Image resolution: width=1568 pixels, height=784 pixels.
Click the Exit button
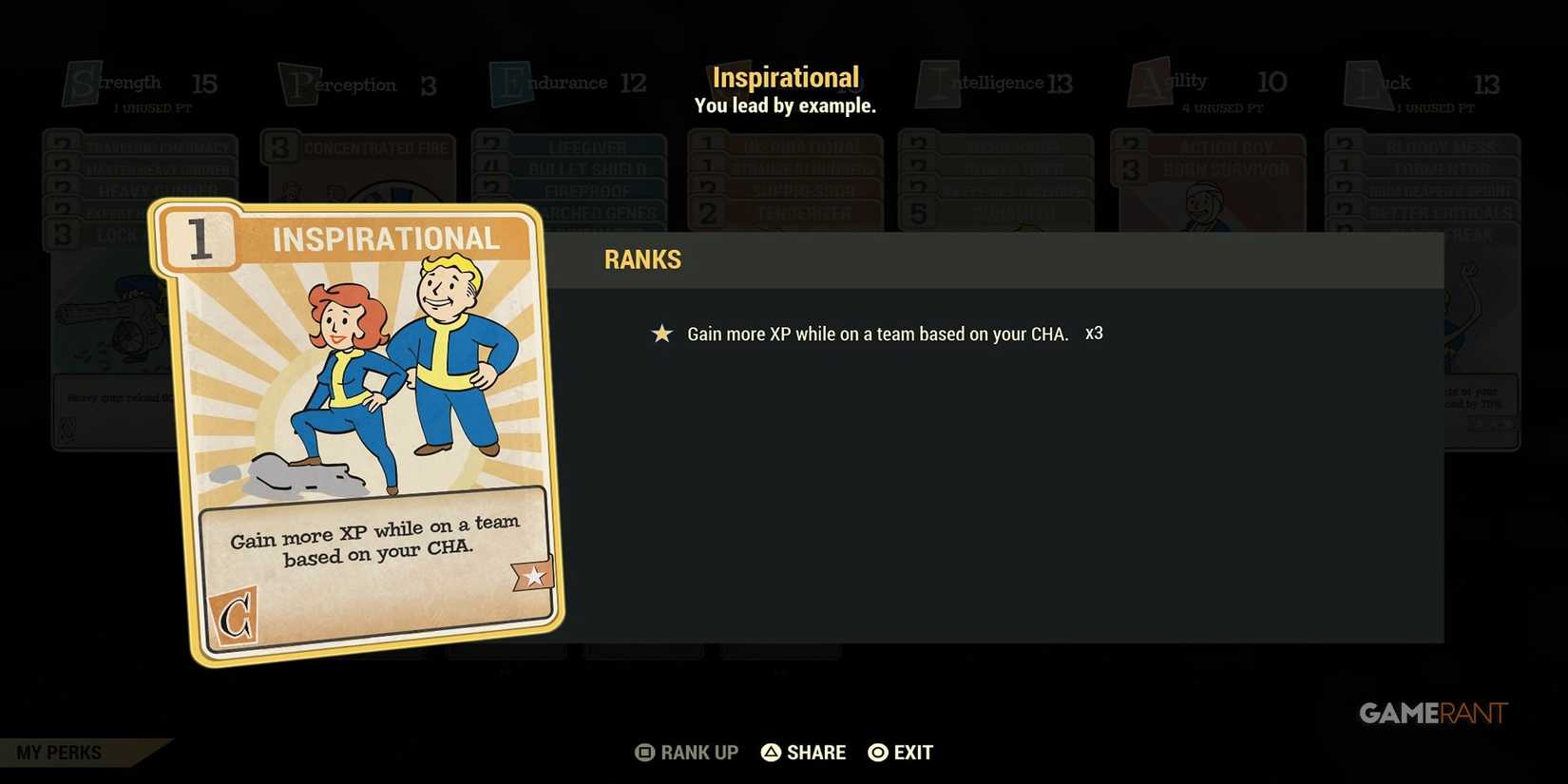[x=900, y=752]
